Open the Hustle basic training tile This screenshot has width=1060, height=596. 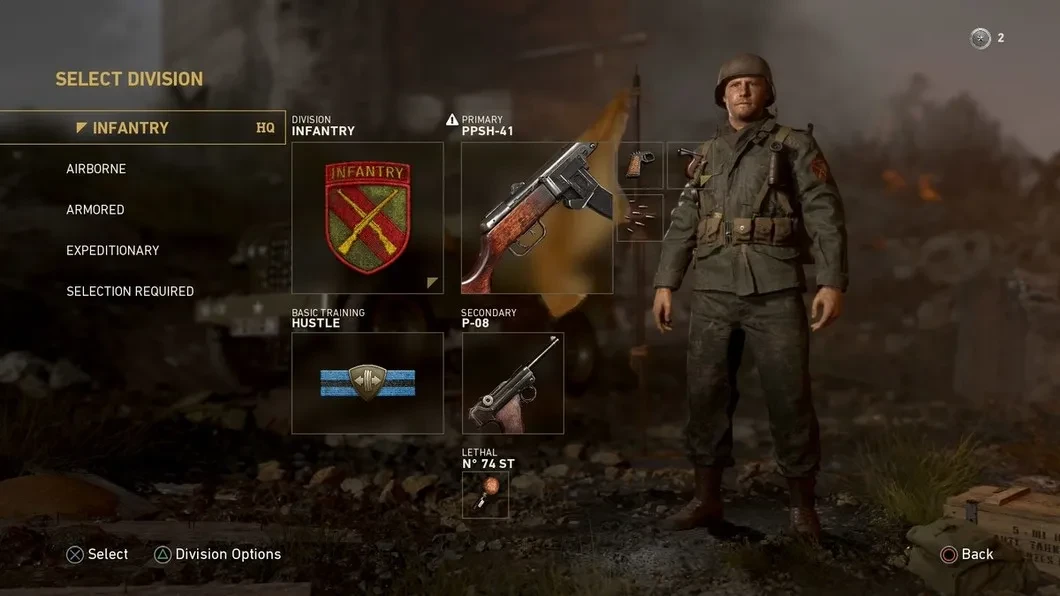367,383
